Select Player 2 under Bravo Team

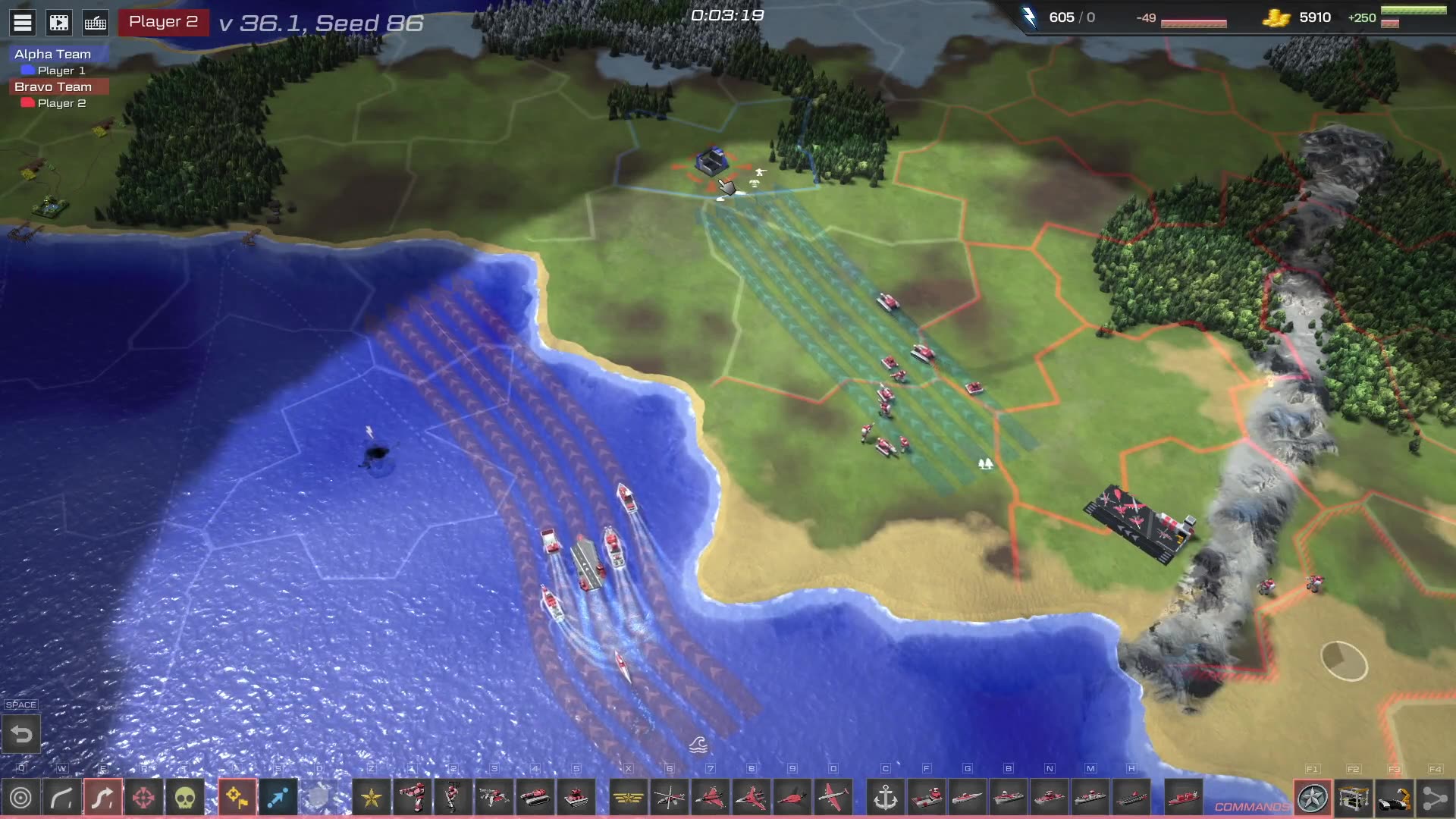point(61,103)
